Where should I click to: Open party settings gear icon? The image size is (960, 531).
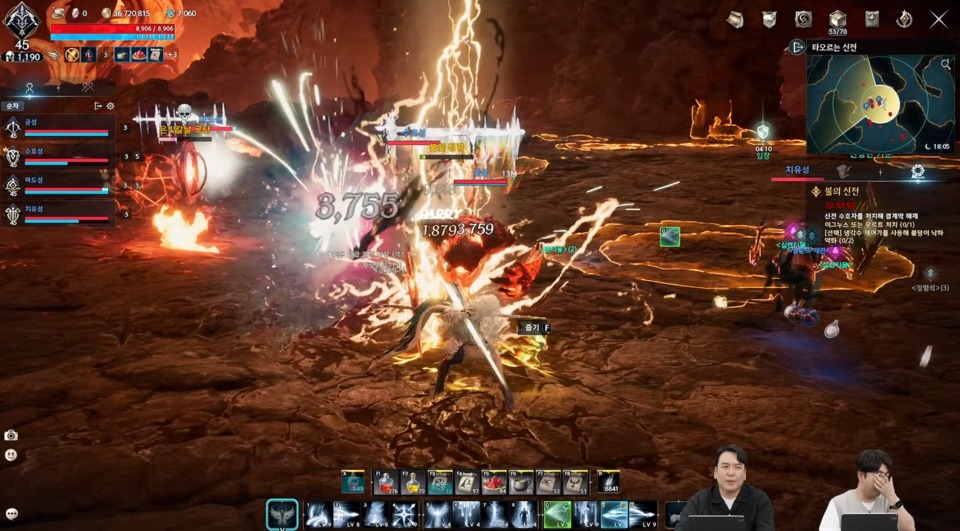point(110,105)
